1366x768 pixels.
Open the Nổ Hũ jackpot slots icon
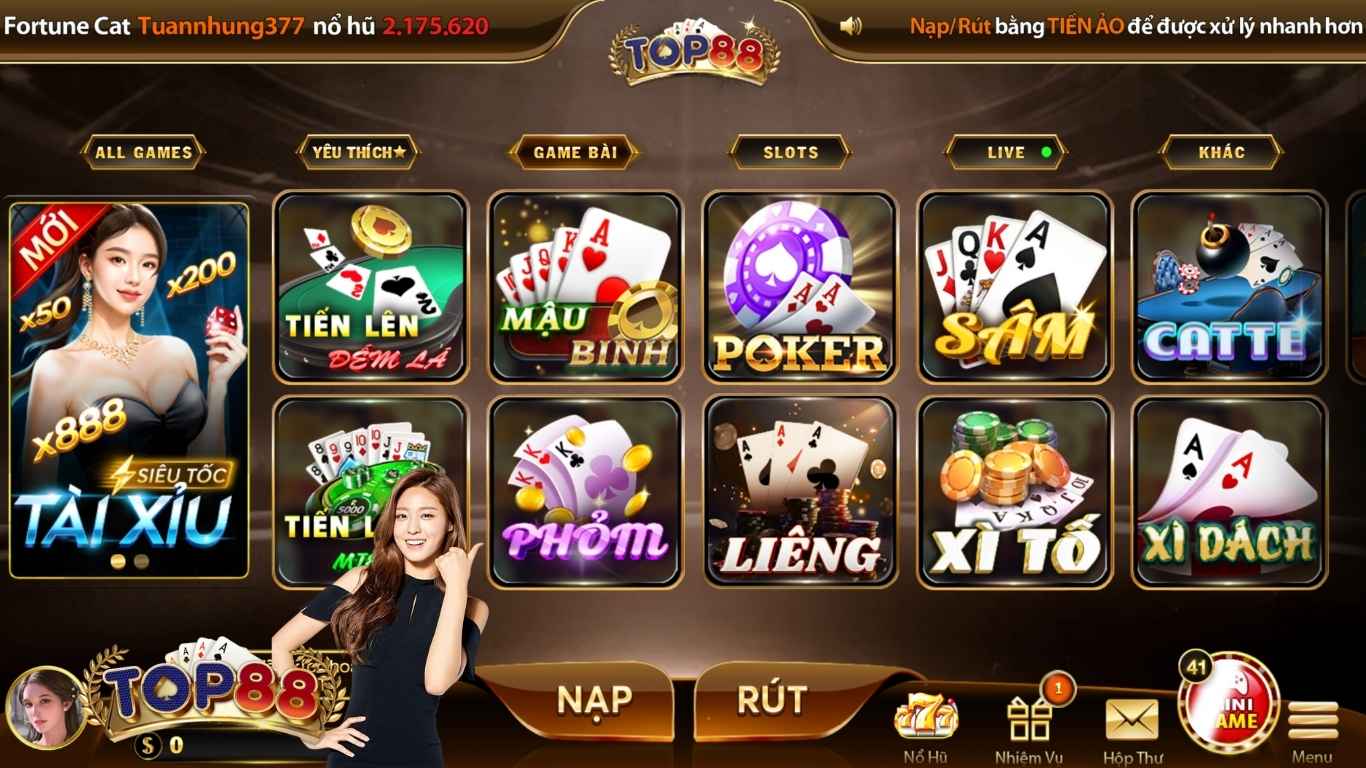pos(927,714)
